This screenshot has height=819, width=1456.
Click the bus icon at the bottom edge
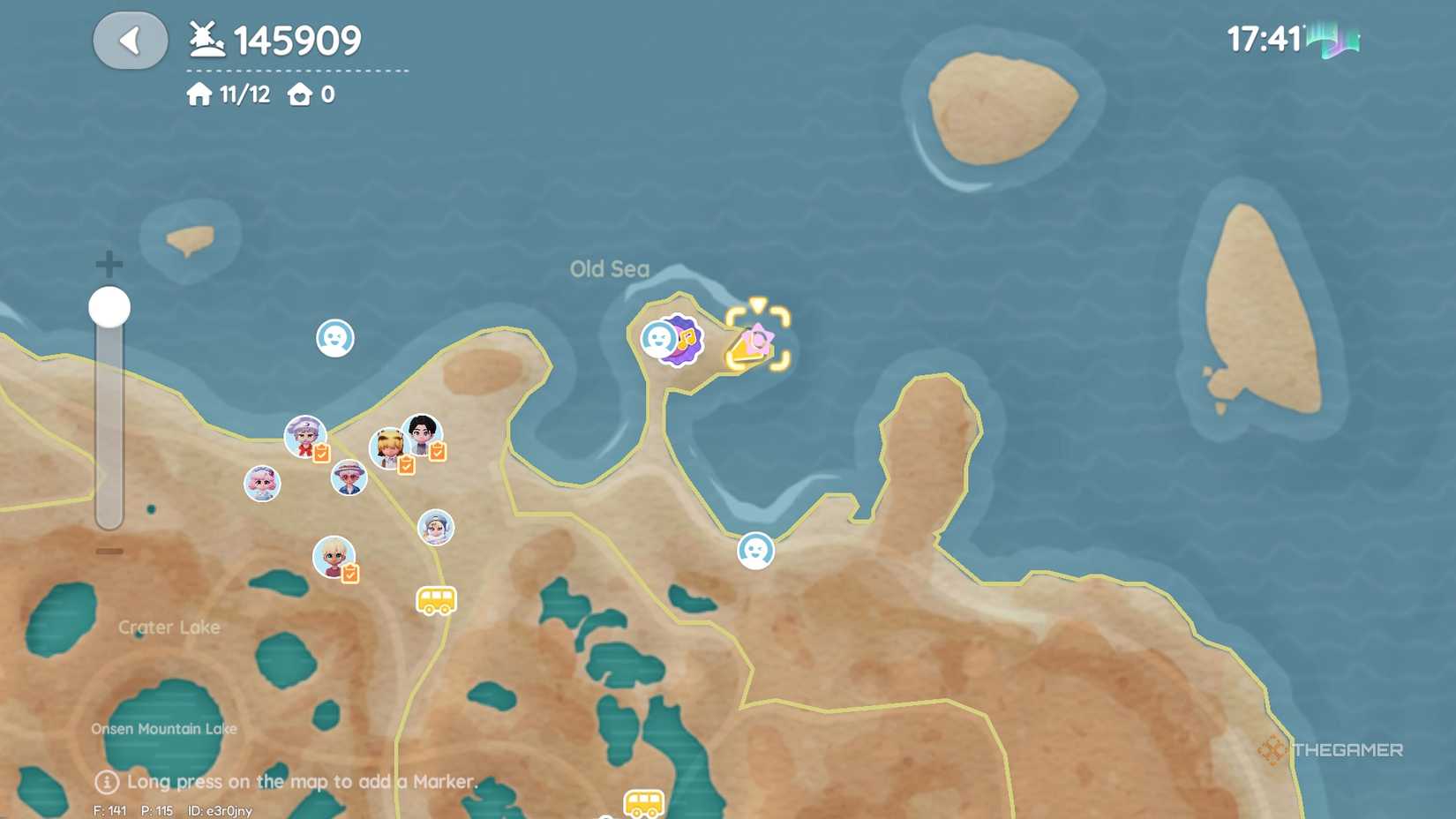(643, 805)
